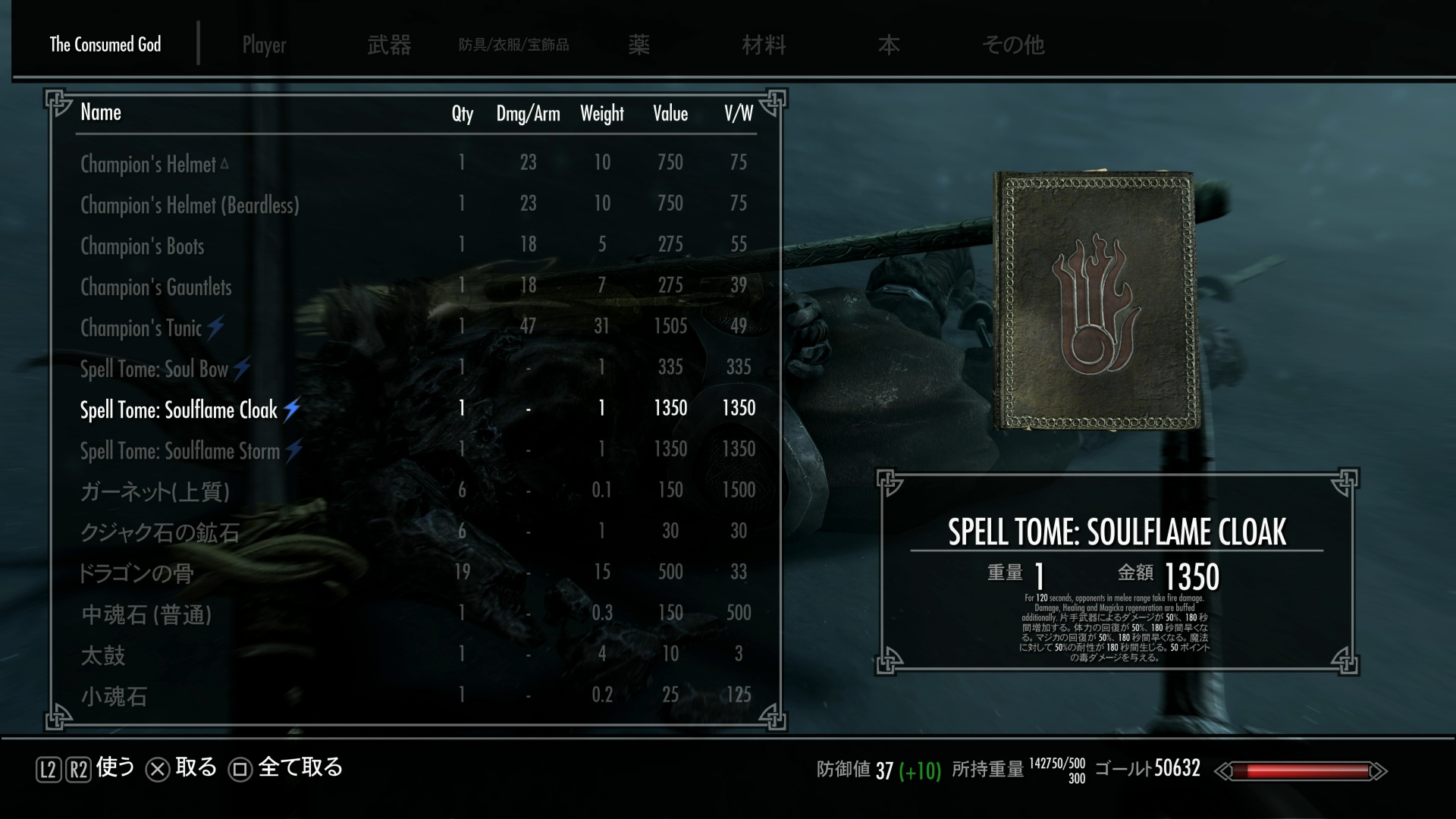Open the 本 books category

point(889,45)
